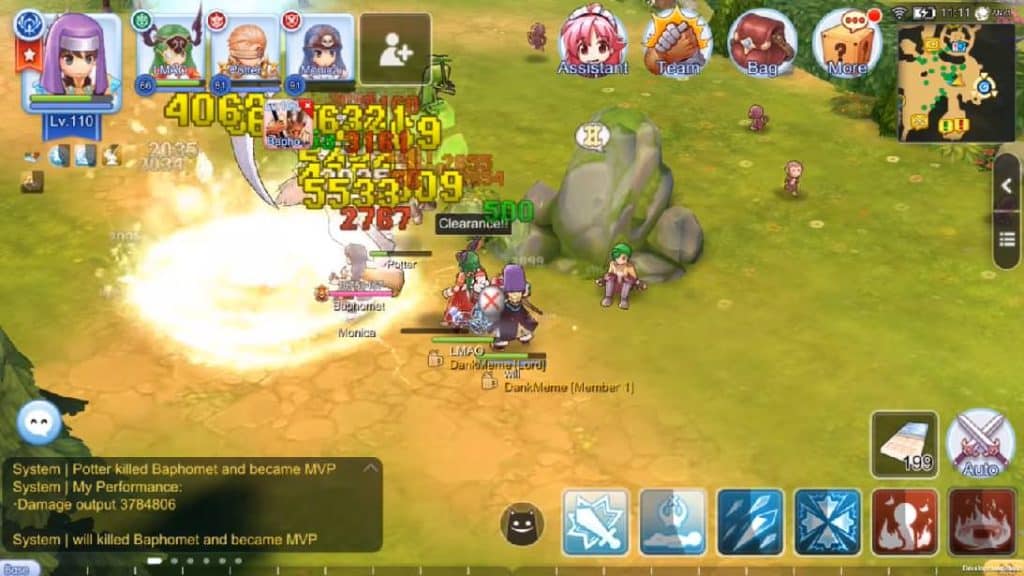Open the black cat emote button
Screen dimensions: 1024x576
[x=522, y=524]
